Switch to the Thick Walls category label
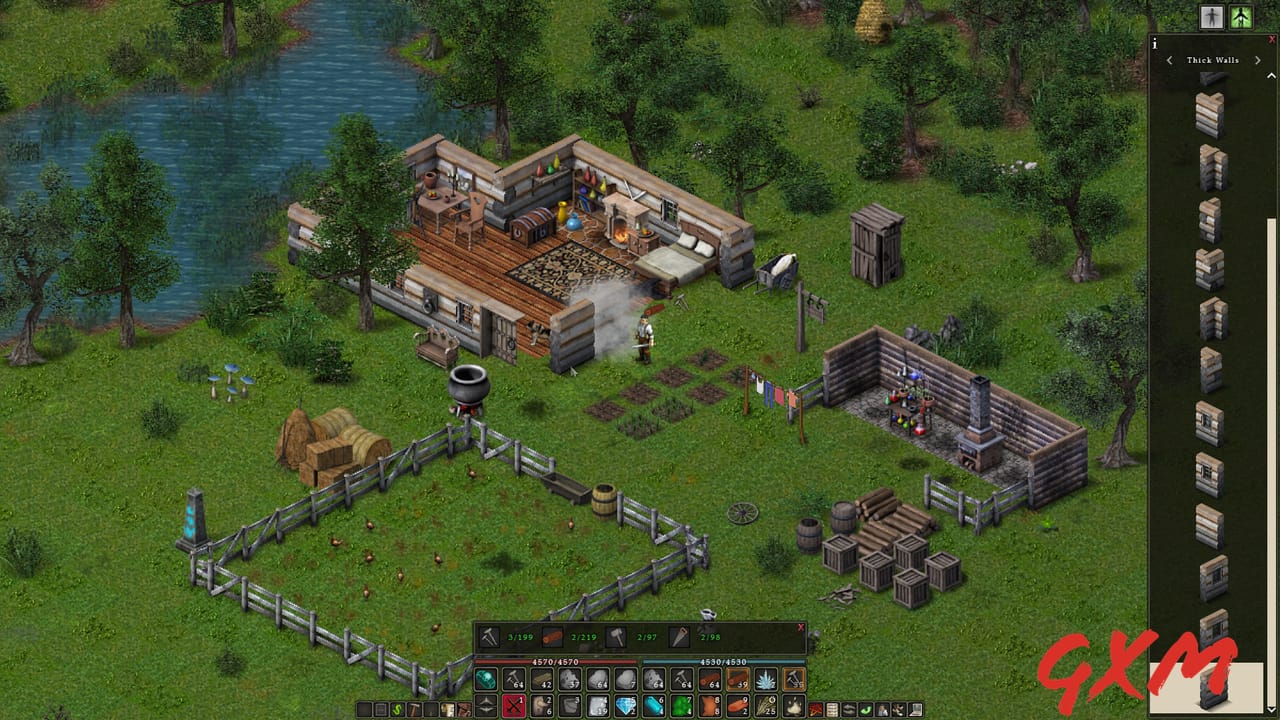 [x=1212, y=61]
